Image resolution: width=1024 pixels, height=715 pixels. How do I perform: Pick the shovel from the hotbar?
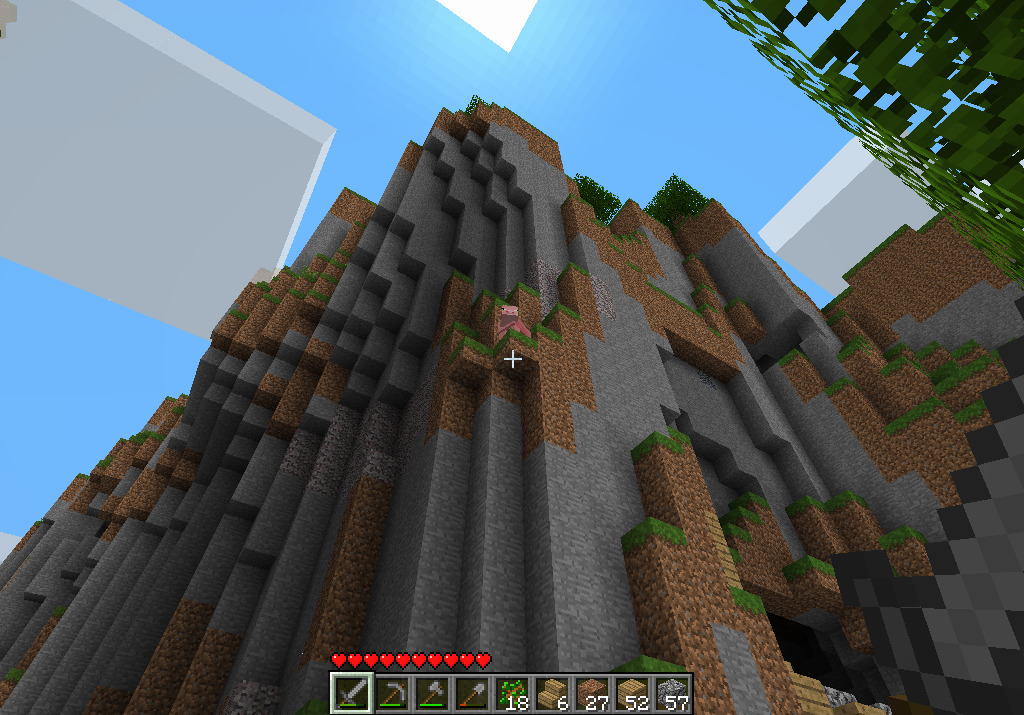tap(472, 693)
